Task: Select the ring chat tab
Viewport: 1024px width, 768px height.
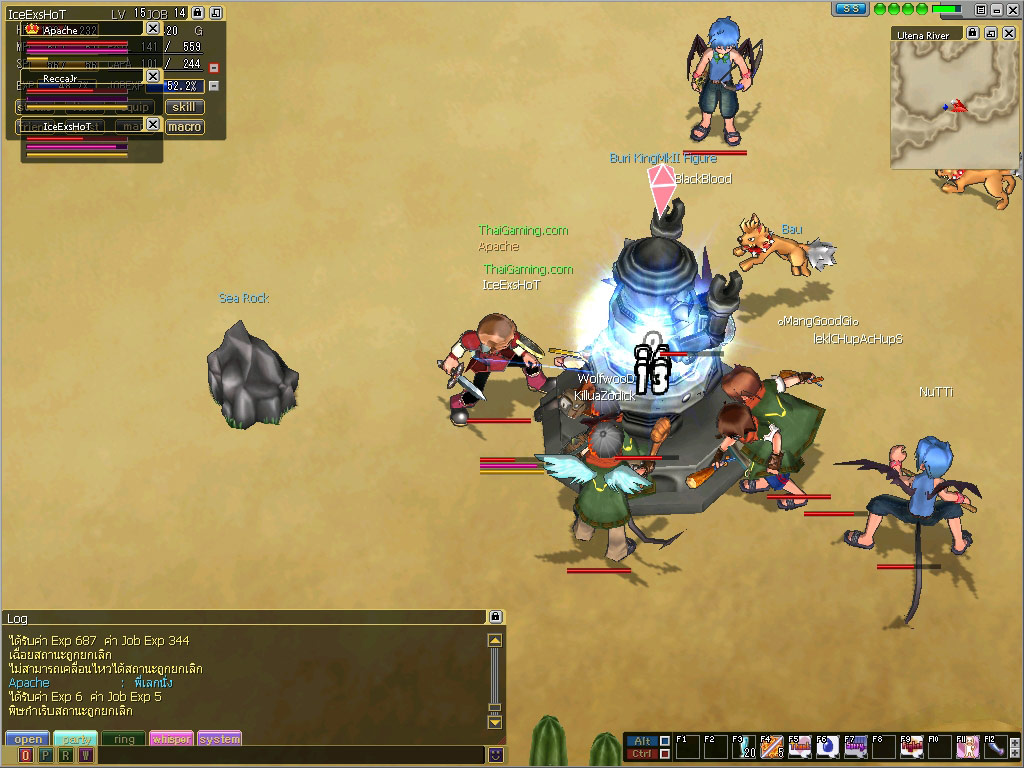Action: pos(124,739)
